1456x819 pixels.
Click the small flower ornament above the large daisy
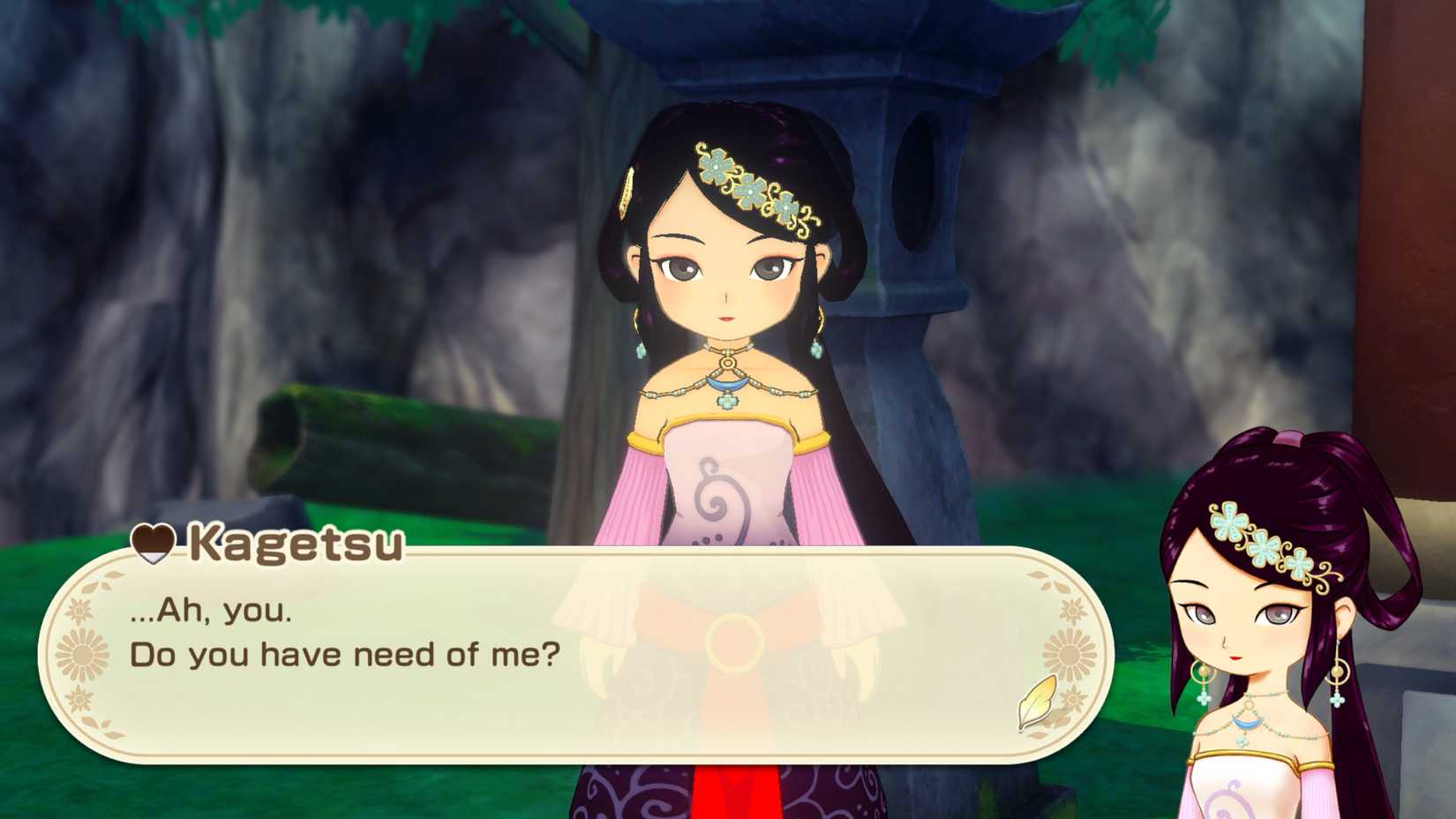(x=81, y=608)
